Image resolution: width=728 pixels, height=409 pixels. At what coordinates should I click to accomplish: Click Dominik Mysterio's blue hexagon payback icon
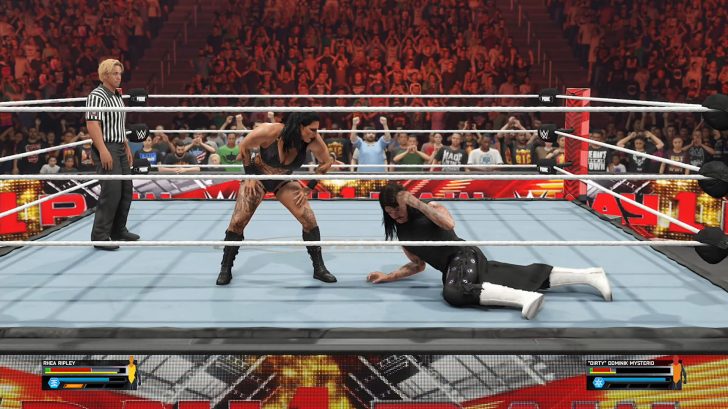click(x=598, y=382)
